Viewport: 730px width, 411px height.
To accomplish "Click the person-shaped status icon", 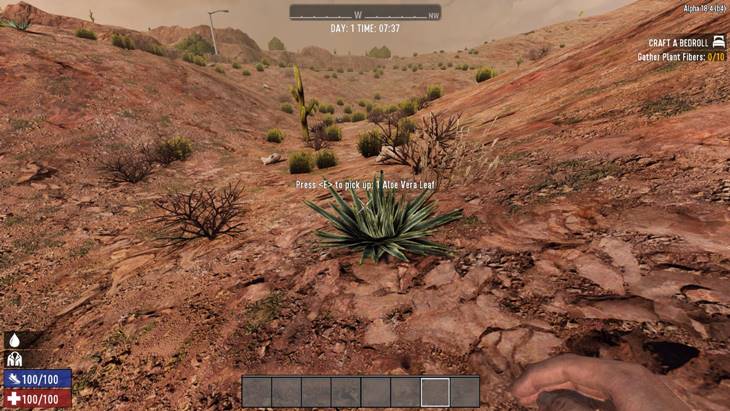I will [15, 359].
